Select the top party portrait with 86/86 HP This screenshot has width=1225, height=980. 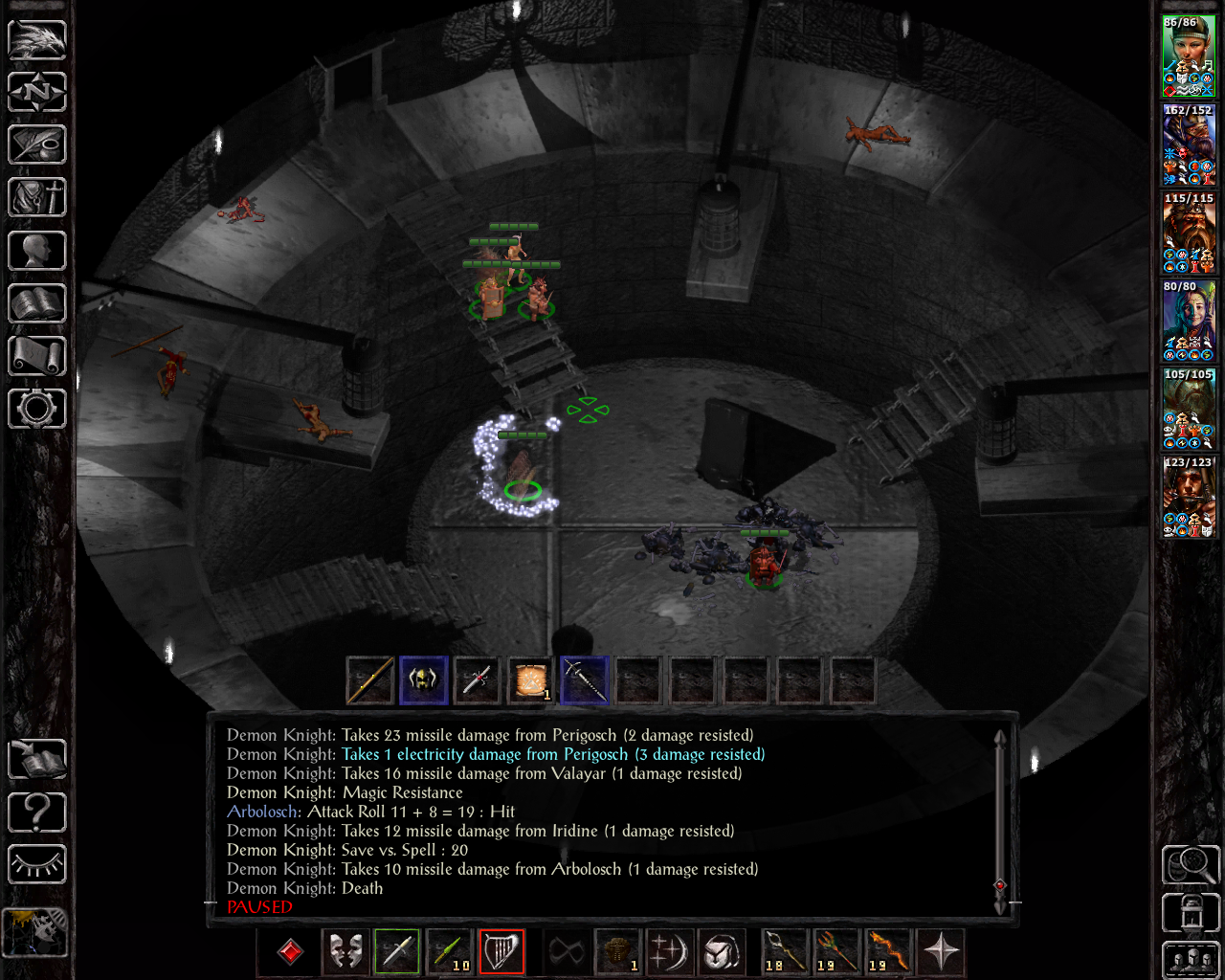[1188, 56]
